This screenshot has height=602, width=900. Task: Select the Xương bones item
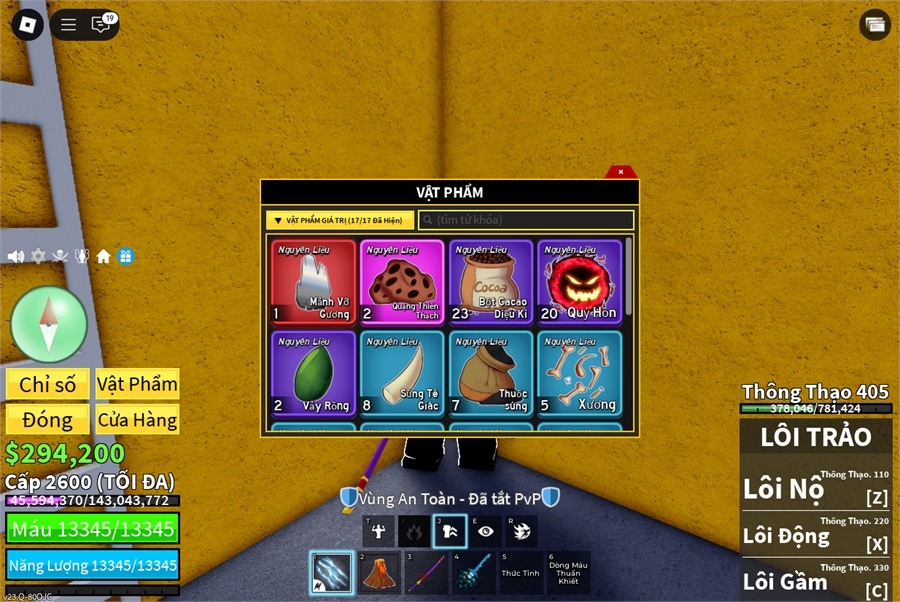point(579,373)
